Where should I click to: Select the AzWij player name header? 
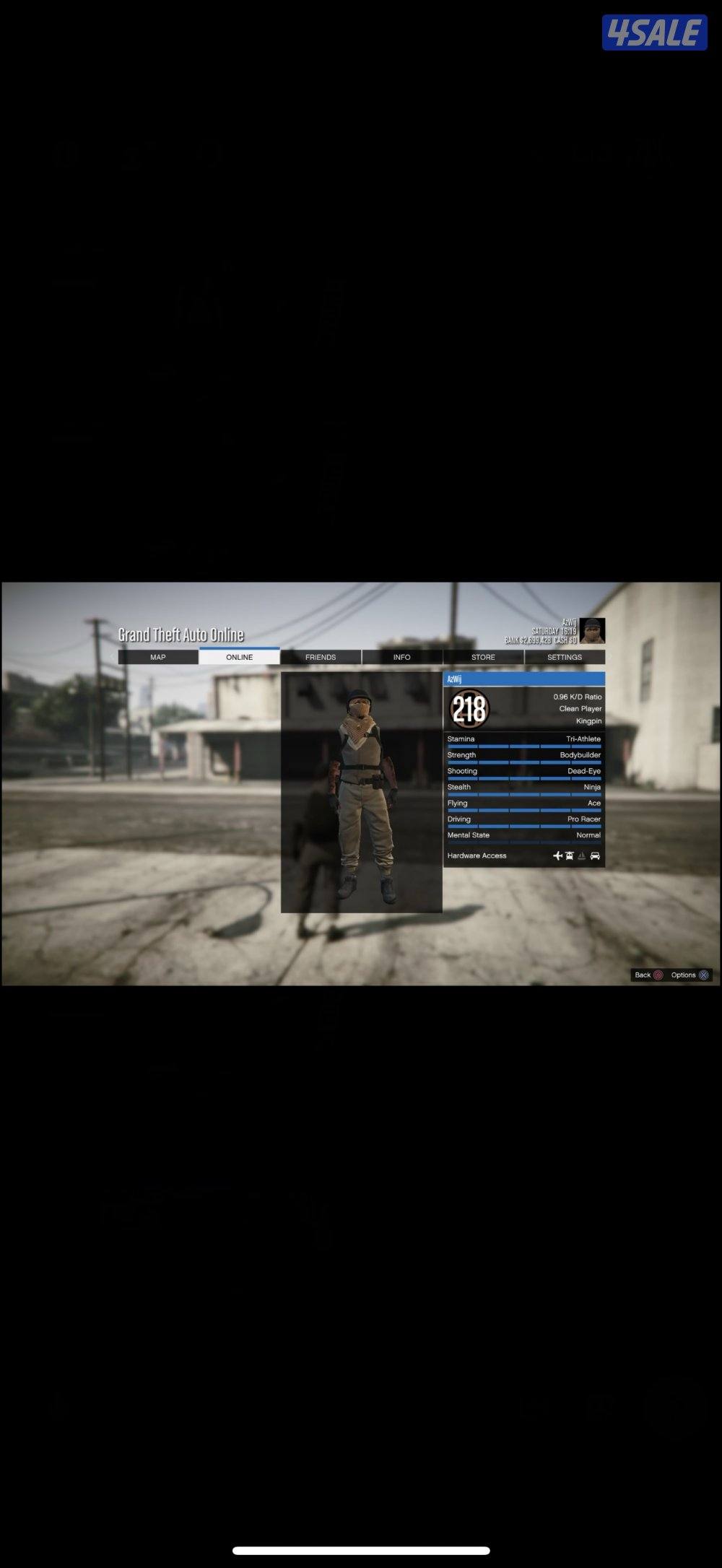point(523,679)
